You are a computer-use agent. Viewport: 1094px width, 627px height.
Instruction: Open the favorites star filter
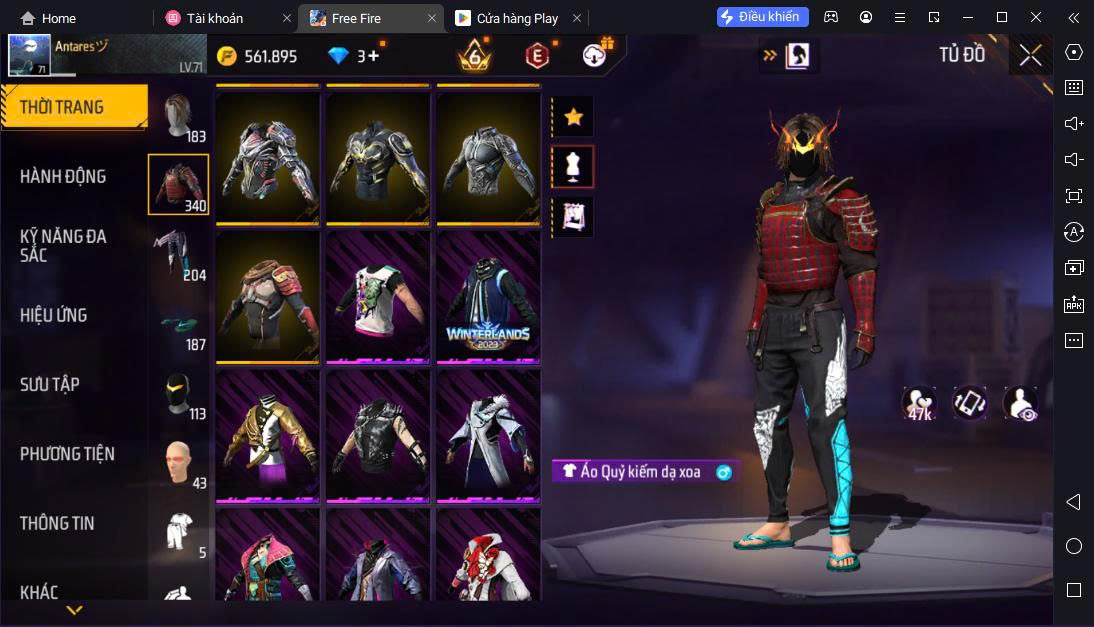[x=573, y=117]
